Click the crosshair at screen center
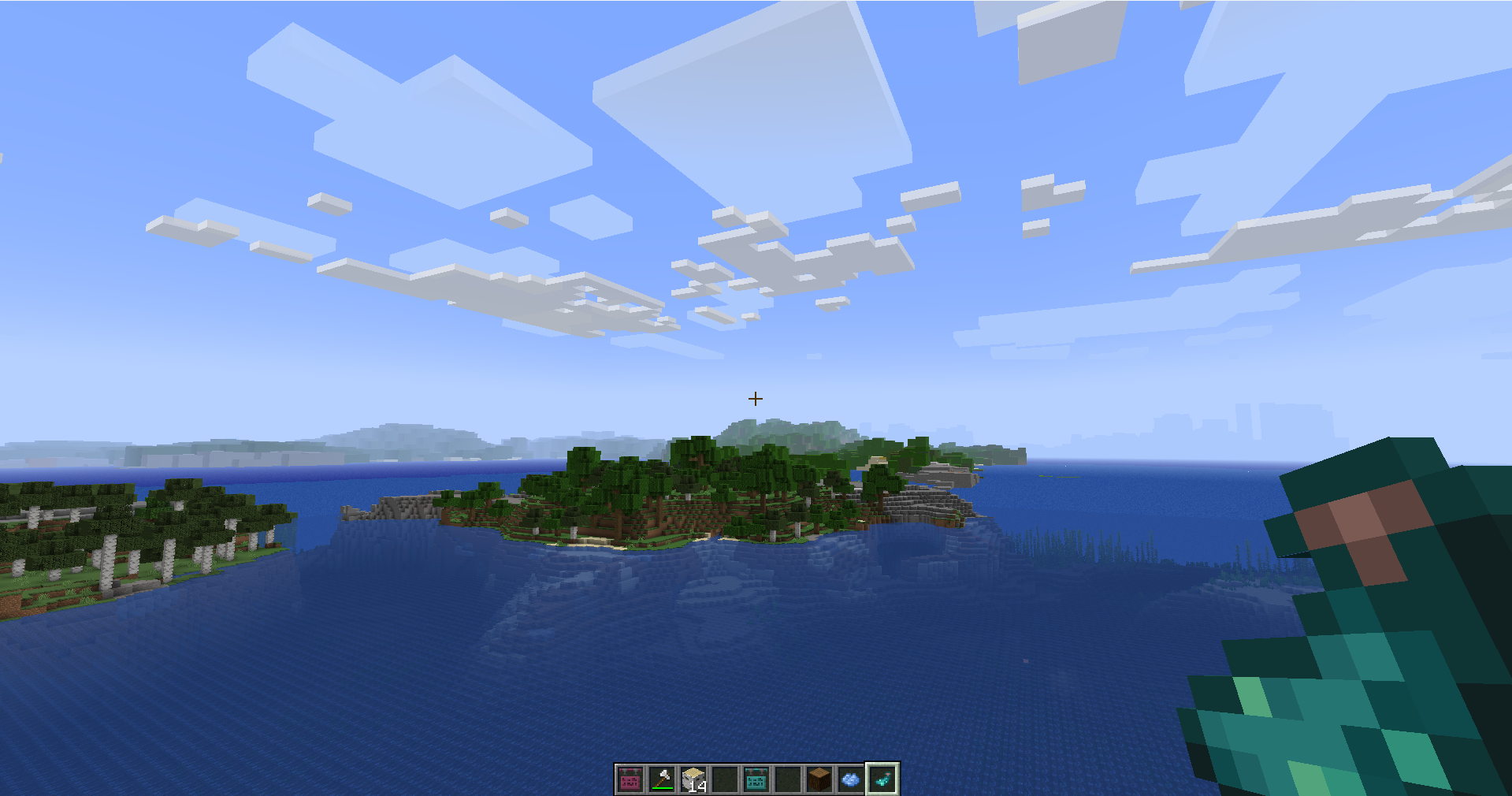Image resolution: width=1512 pixels, height=796 pixels. pyautogui.click(x=754, y=399)
